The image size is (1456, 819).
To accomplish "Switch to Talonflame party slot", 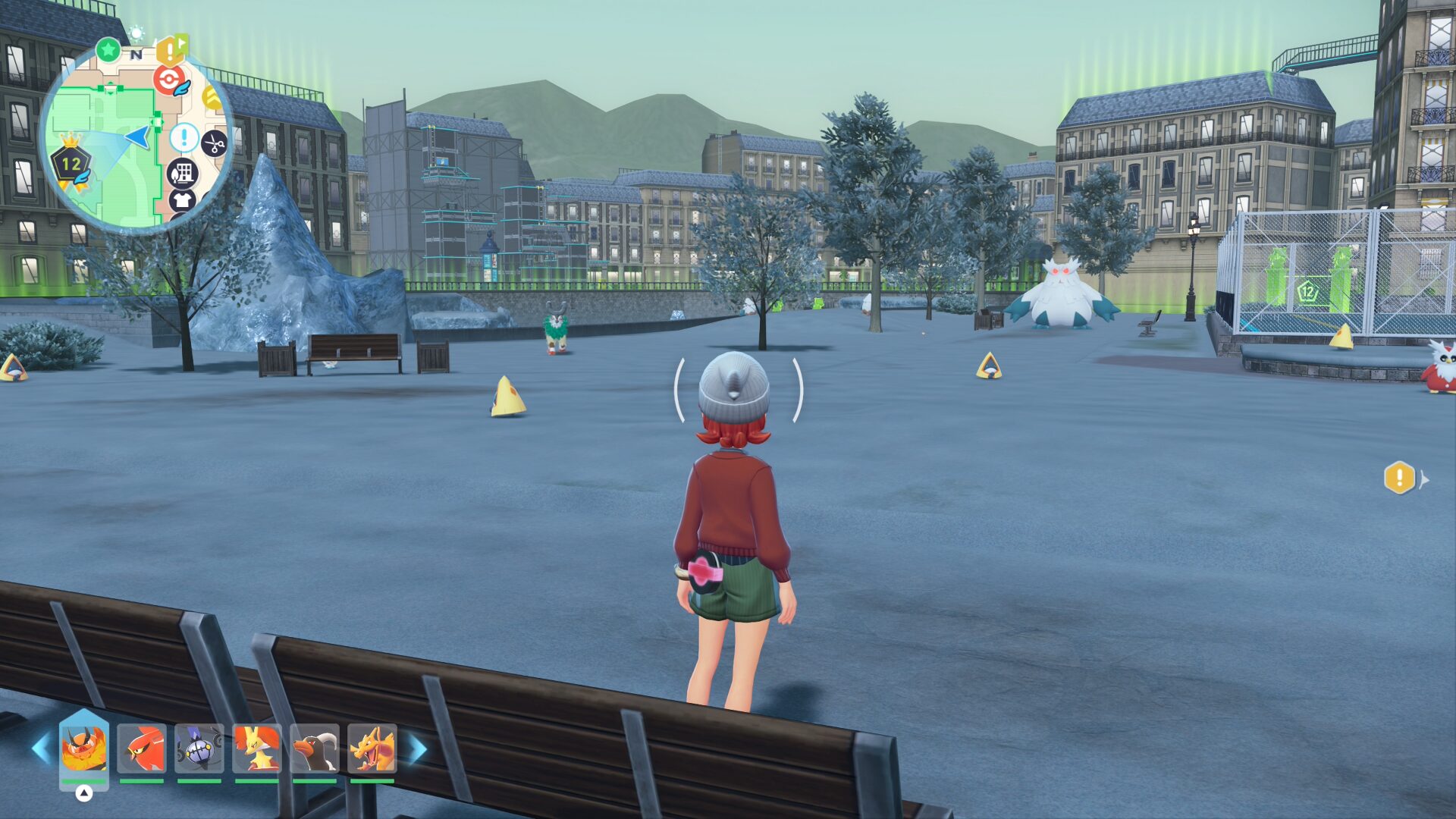I will 142,748.
